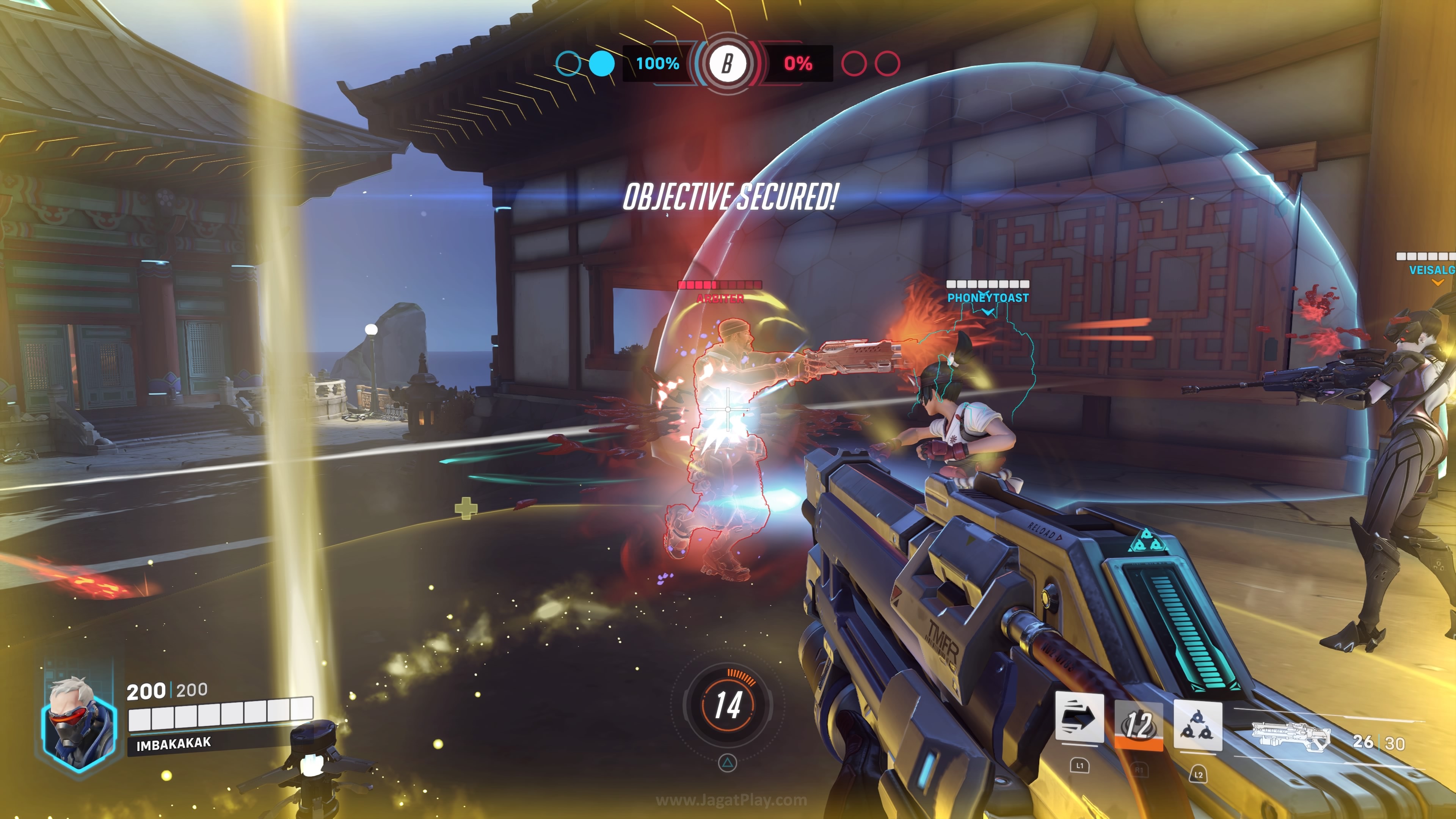Click the pulse rifle weapon icon
The image size is (1456, 819).
tap(1291, 736)
